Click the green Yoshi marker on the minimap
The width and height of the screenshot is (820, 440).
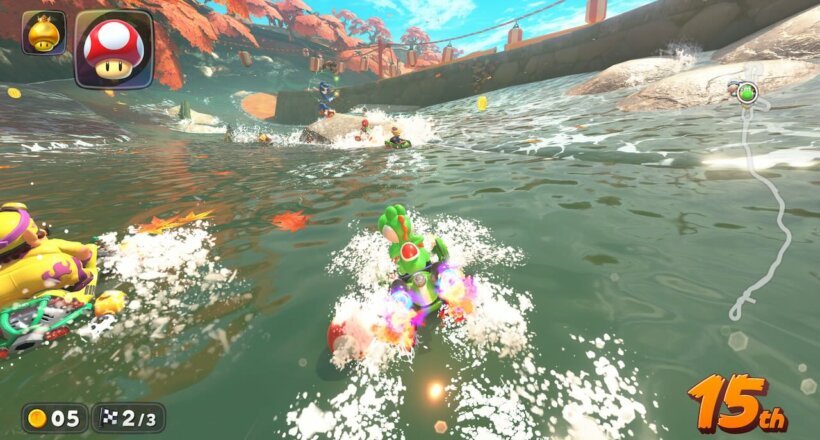pyautogui.click(x=746, y=93)
